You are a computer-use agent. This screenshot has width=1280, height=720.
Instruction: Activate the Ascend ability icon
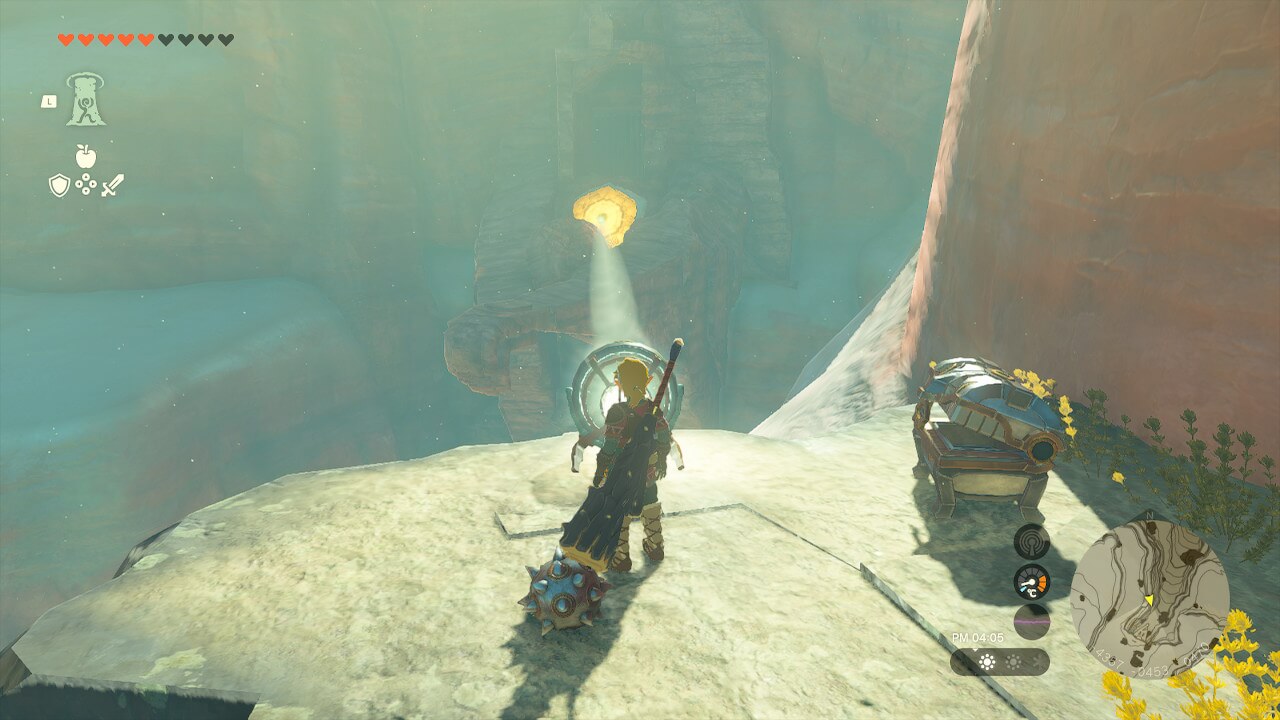(x=86, y=100)
